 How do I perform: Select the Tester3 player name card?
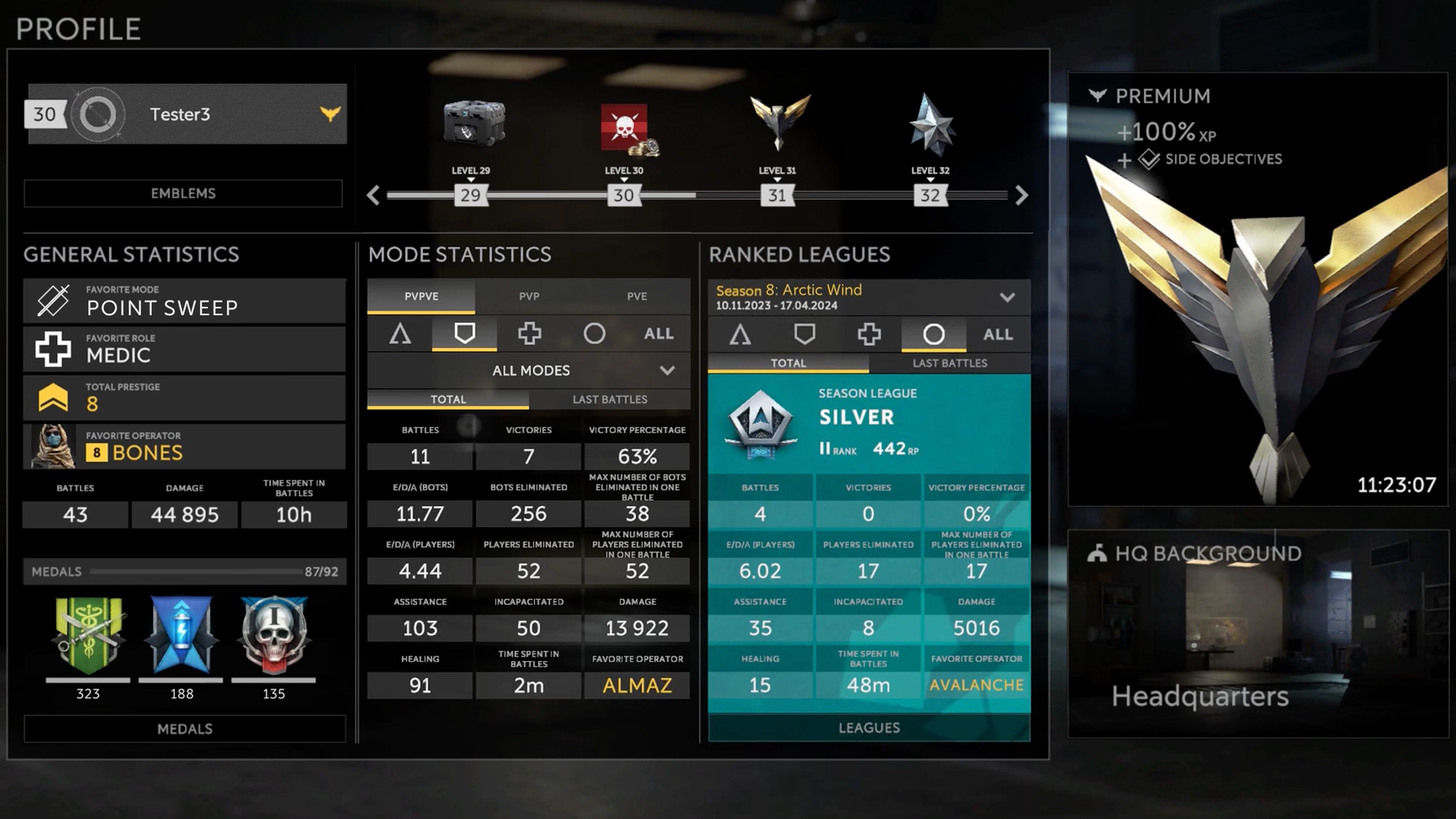[x=186, y=114]
